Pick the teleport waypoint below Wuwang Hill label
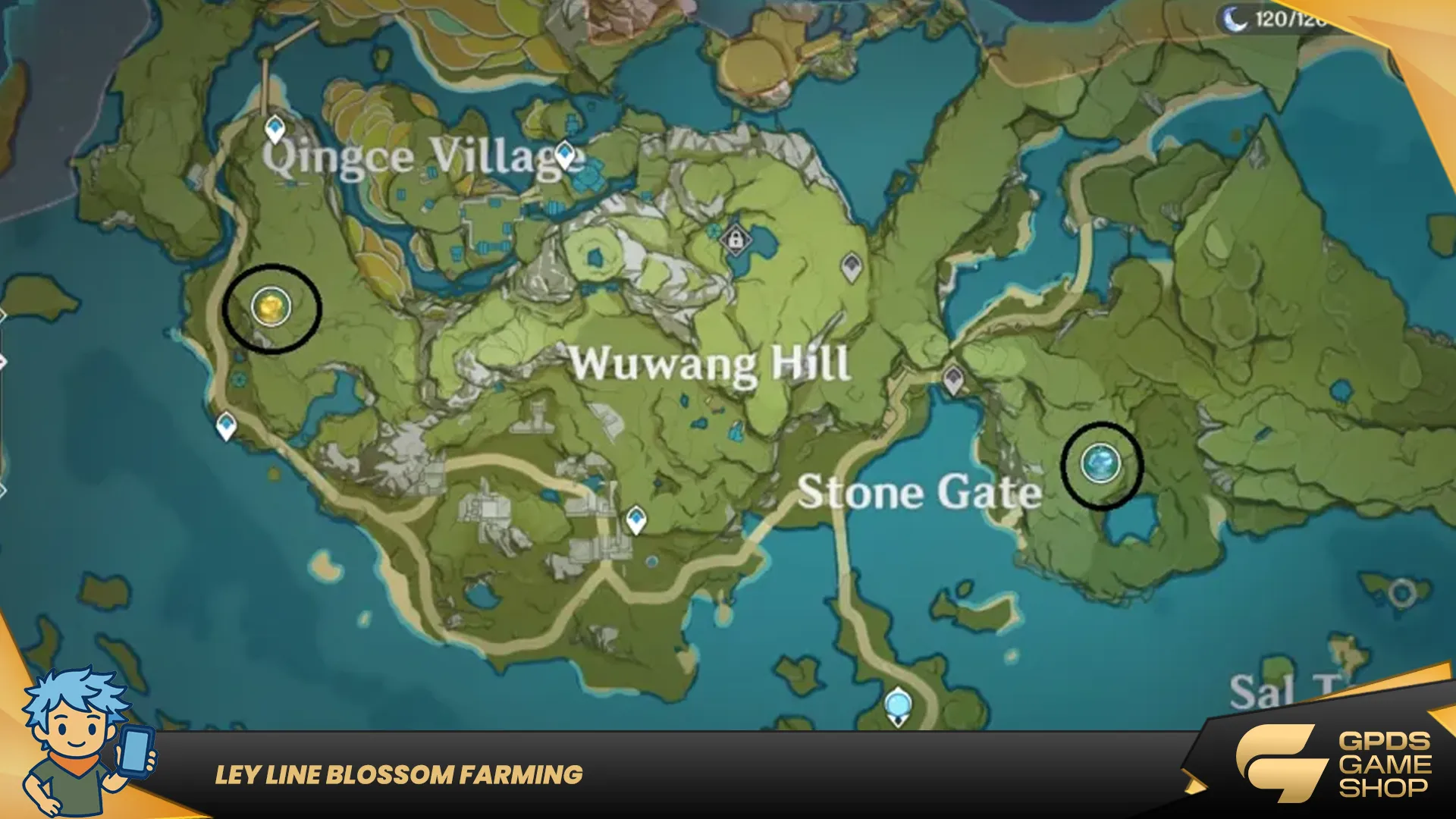Viewport: 1456px width, 819px height. tap(635, 520)
